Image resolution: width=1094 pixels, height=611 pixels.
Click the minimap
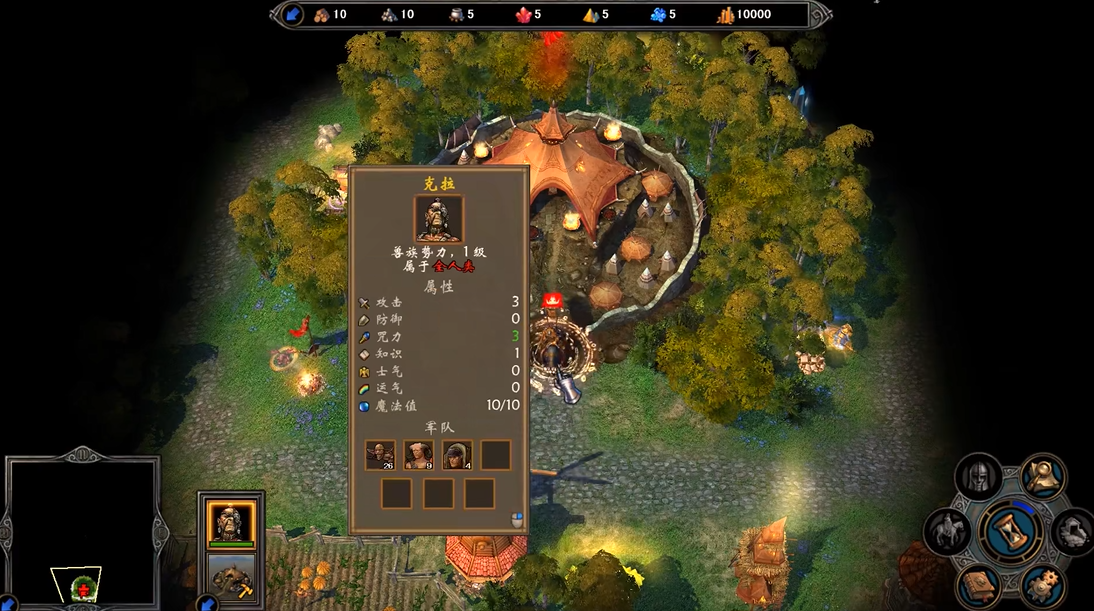(x=82, y=530)
